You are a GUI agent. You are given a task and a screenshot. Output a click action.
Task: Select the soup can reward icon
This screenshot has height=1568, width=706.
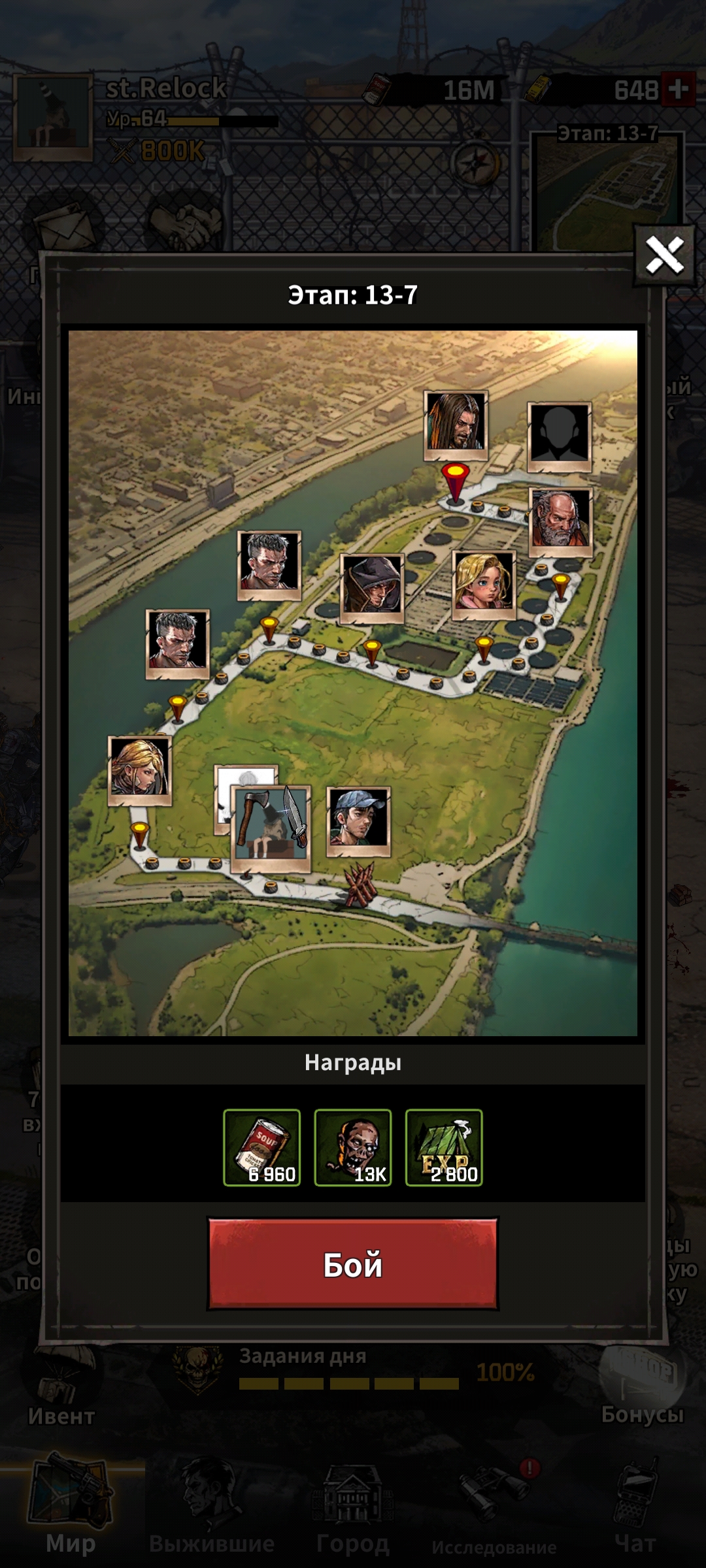click(262, 1147)
